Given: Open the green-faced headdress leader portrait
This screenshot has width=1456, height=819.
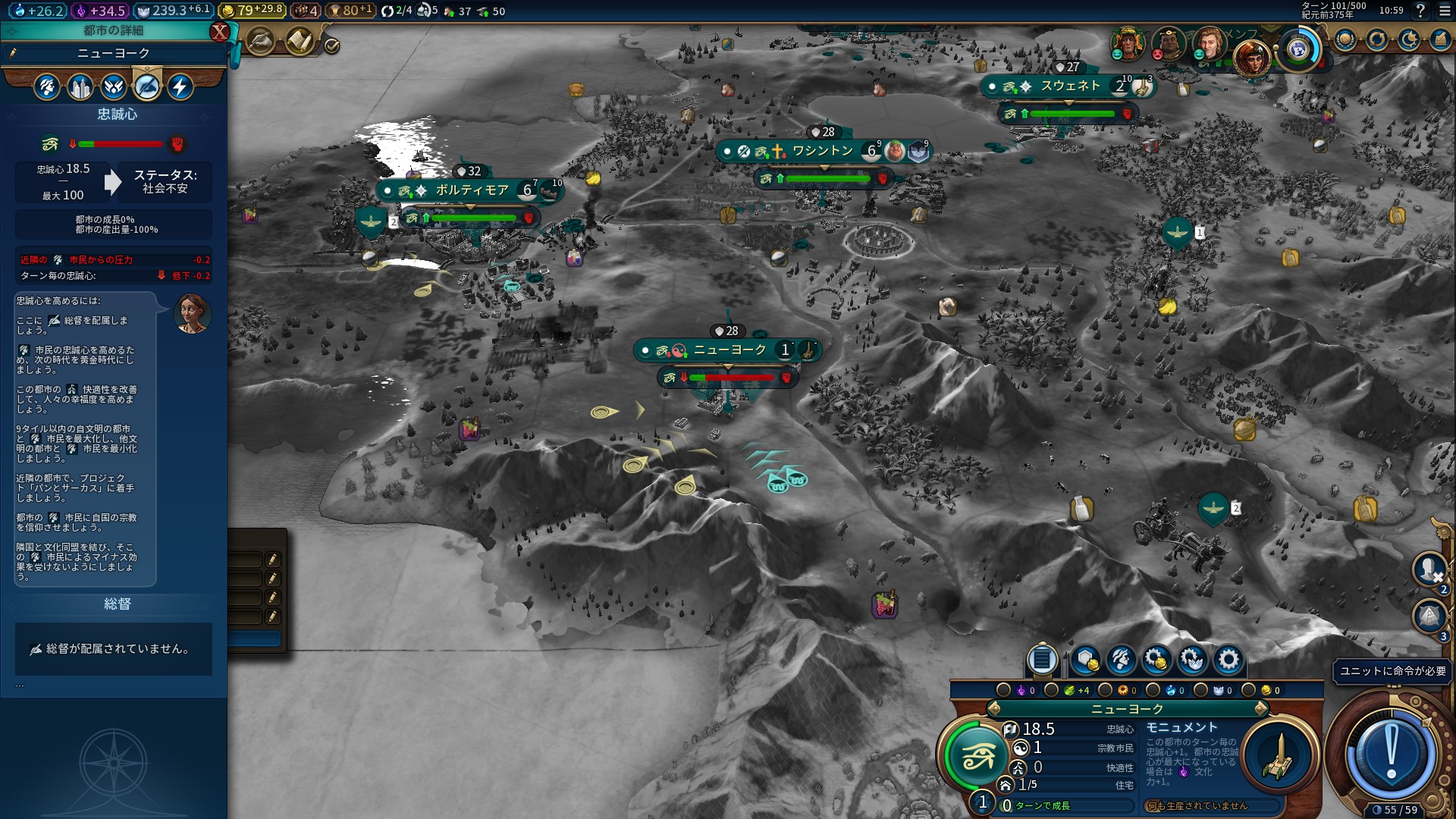Looking at the screenshot, I should pos(1127,43).
